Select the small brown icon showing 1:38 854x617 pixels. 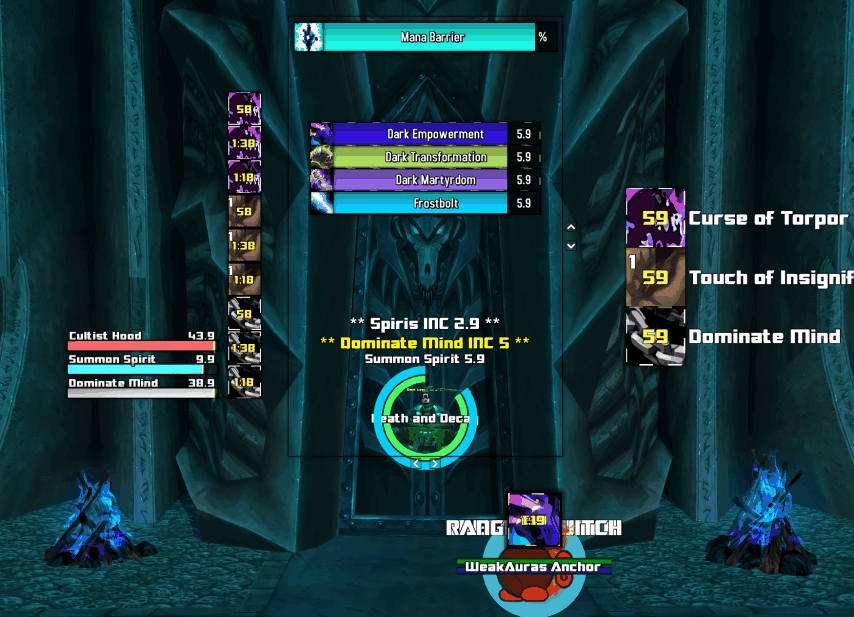[244, 245]
